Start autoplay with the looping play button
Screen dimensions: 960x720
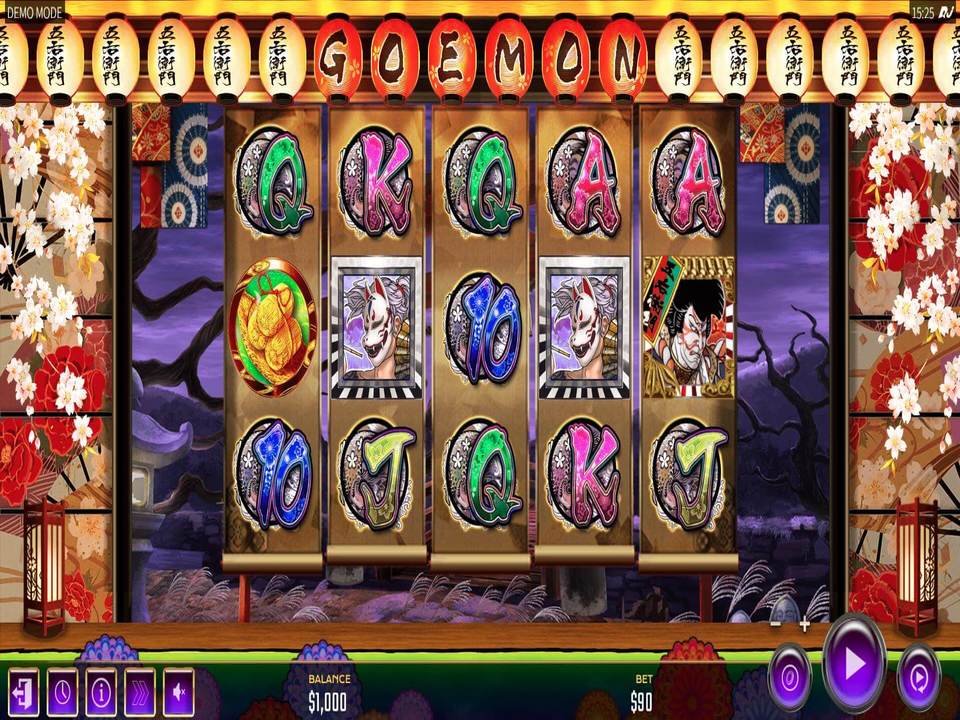click(x=918, y=677)
